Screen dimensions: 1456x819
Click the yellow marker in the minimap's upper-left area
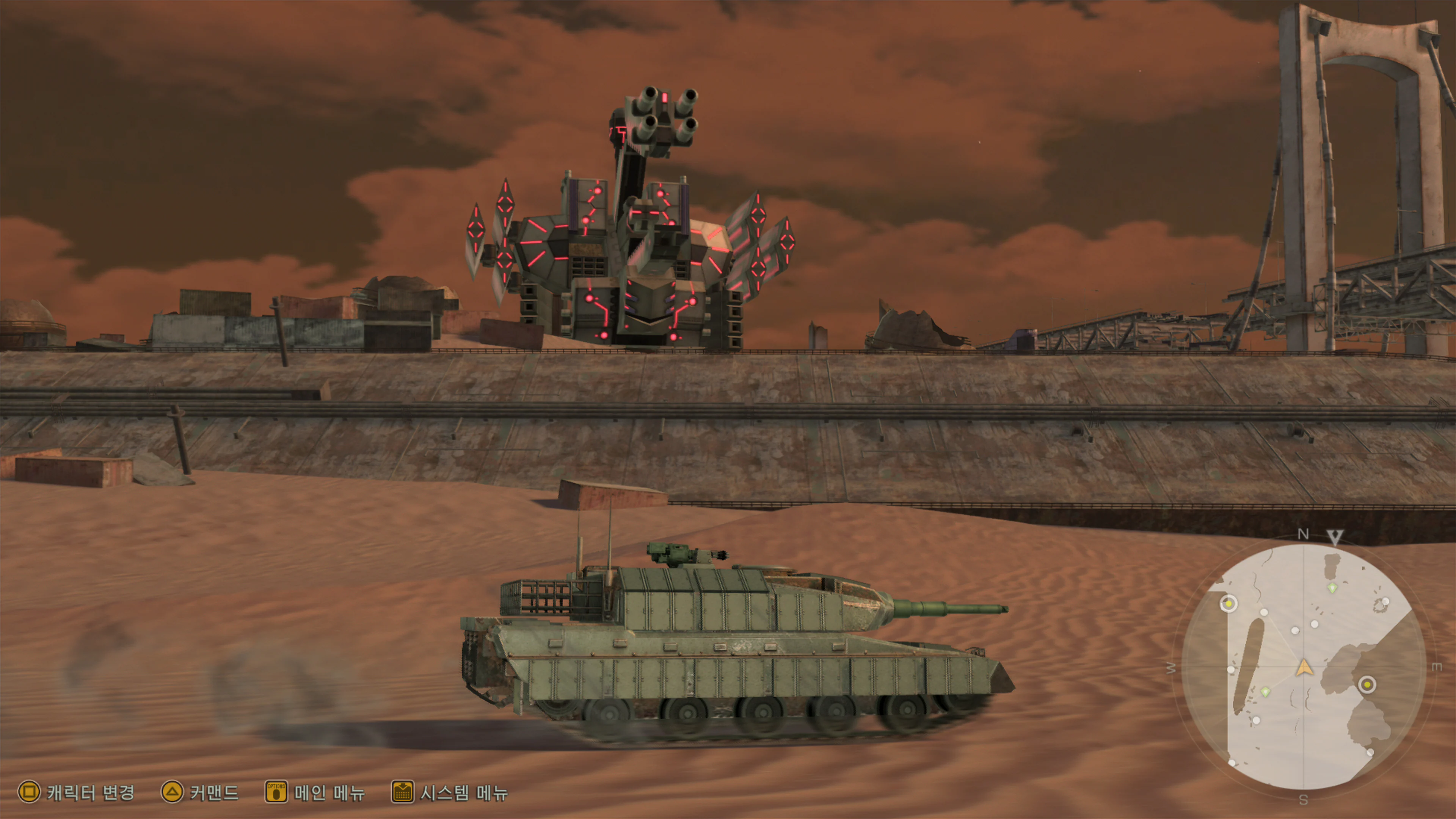coord(1229,604)
